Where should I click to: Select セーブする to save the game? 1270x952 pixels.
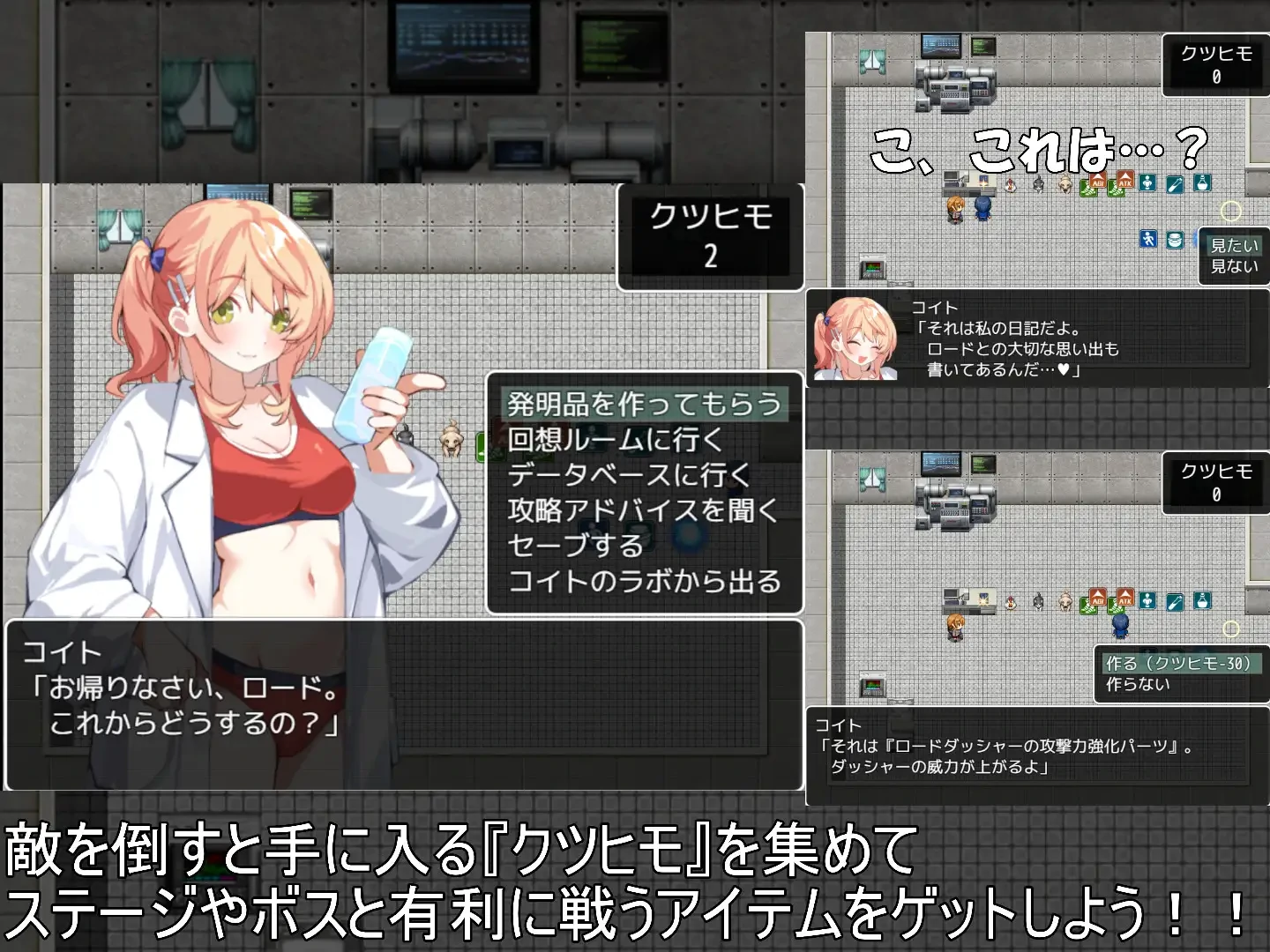click(573, 545)
